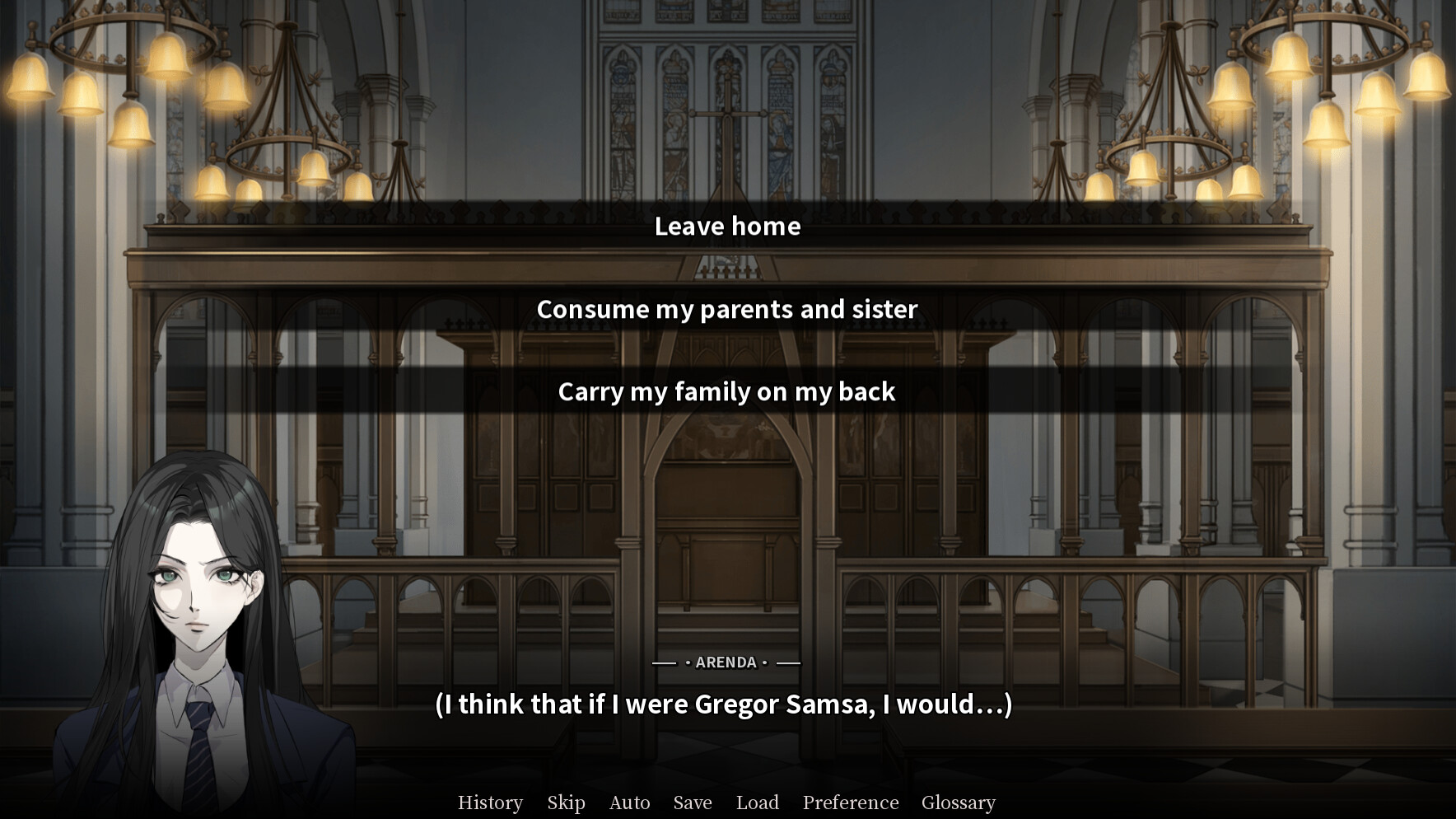Choose "Leave home"

727,227
